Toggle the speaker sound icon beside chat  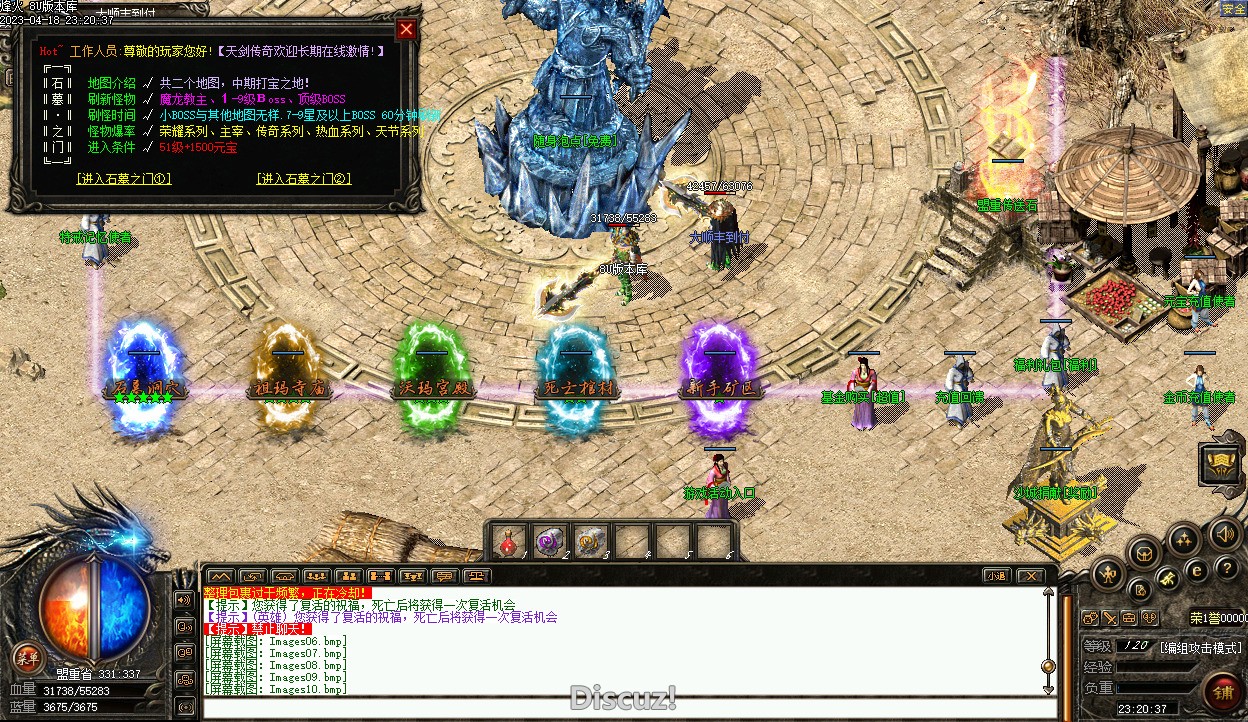coord(184,600)
